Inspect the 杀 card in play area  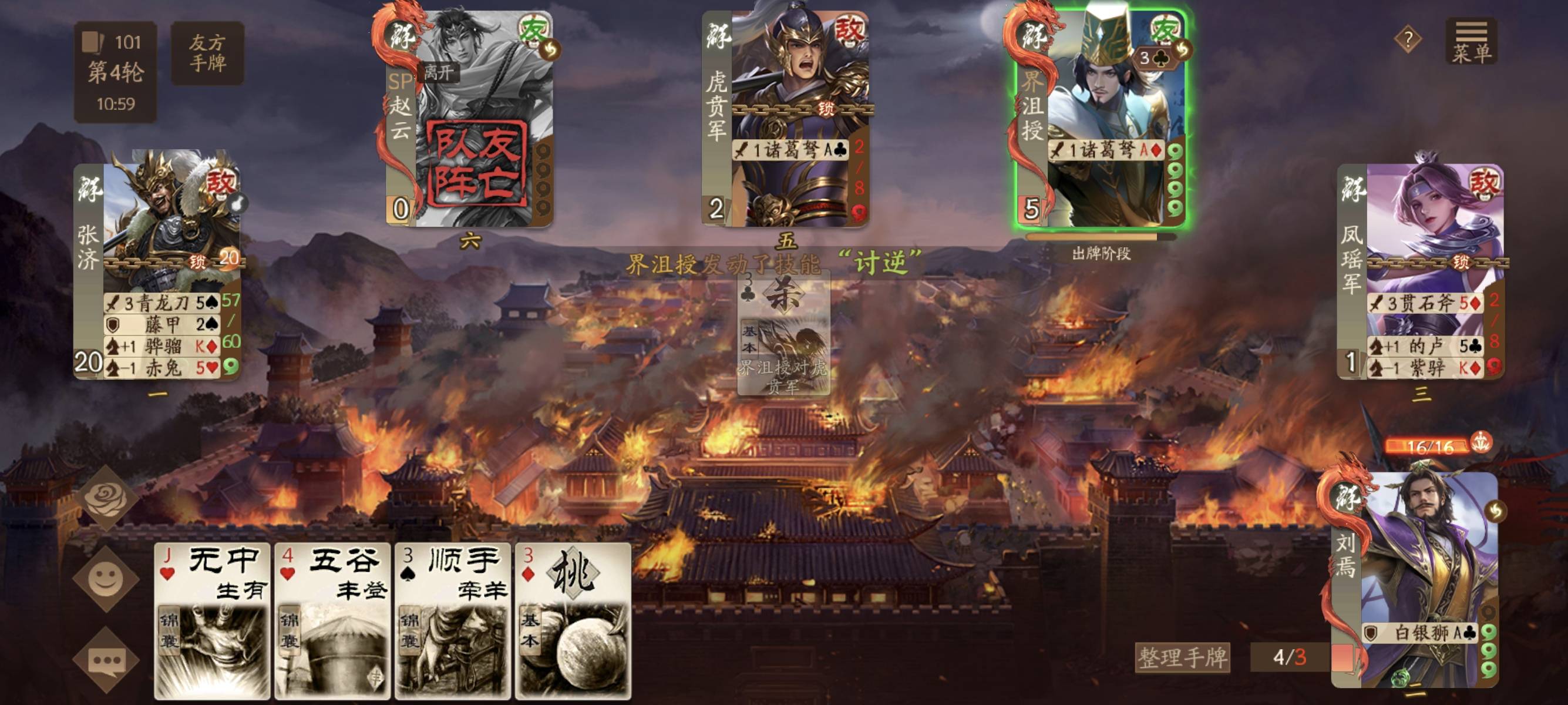(x=783, y=332)
